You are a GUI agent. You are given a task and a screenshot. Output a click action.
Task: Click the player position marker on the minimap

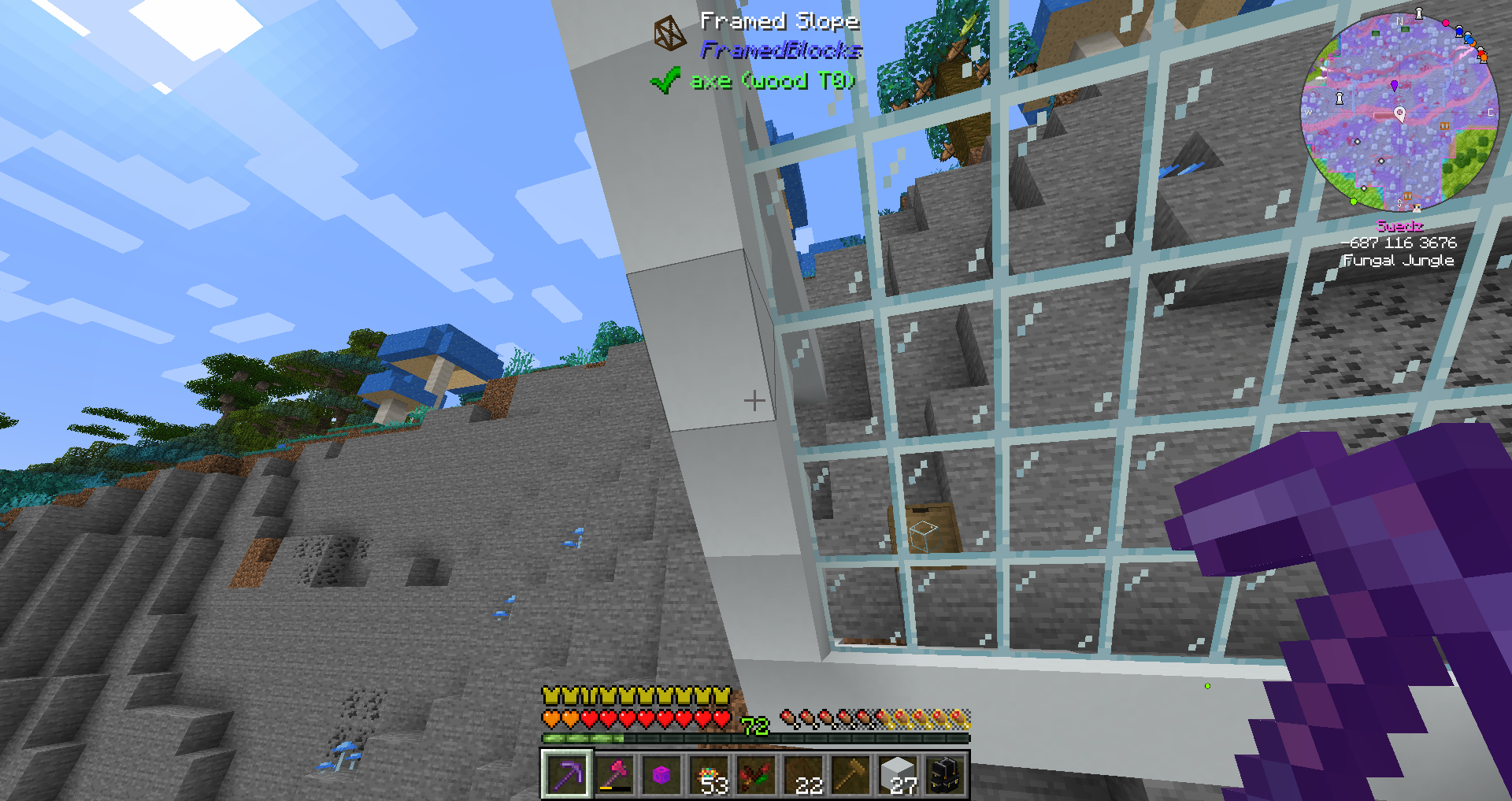pos(1400,114)
